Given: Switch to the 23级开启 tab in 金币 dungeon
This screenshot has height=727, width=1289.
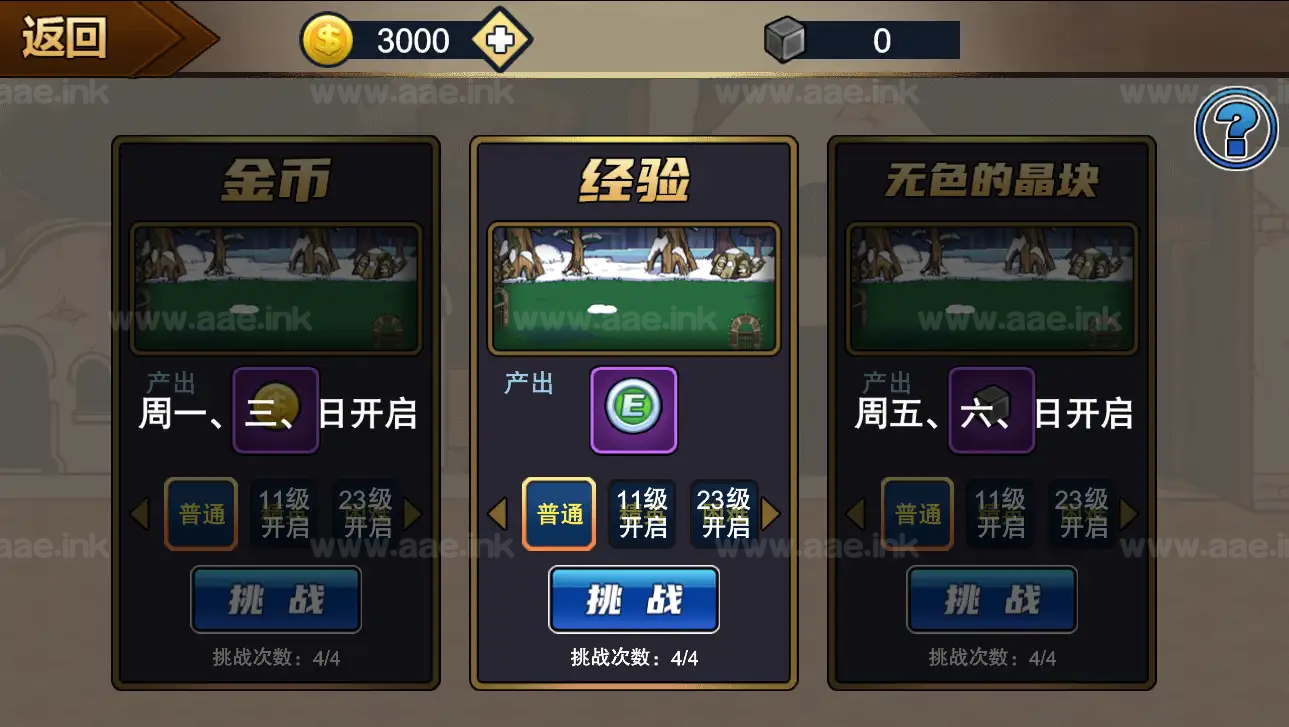Looking at the screenshot, I should pyautogui.click(x=365, y=513).
